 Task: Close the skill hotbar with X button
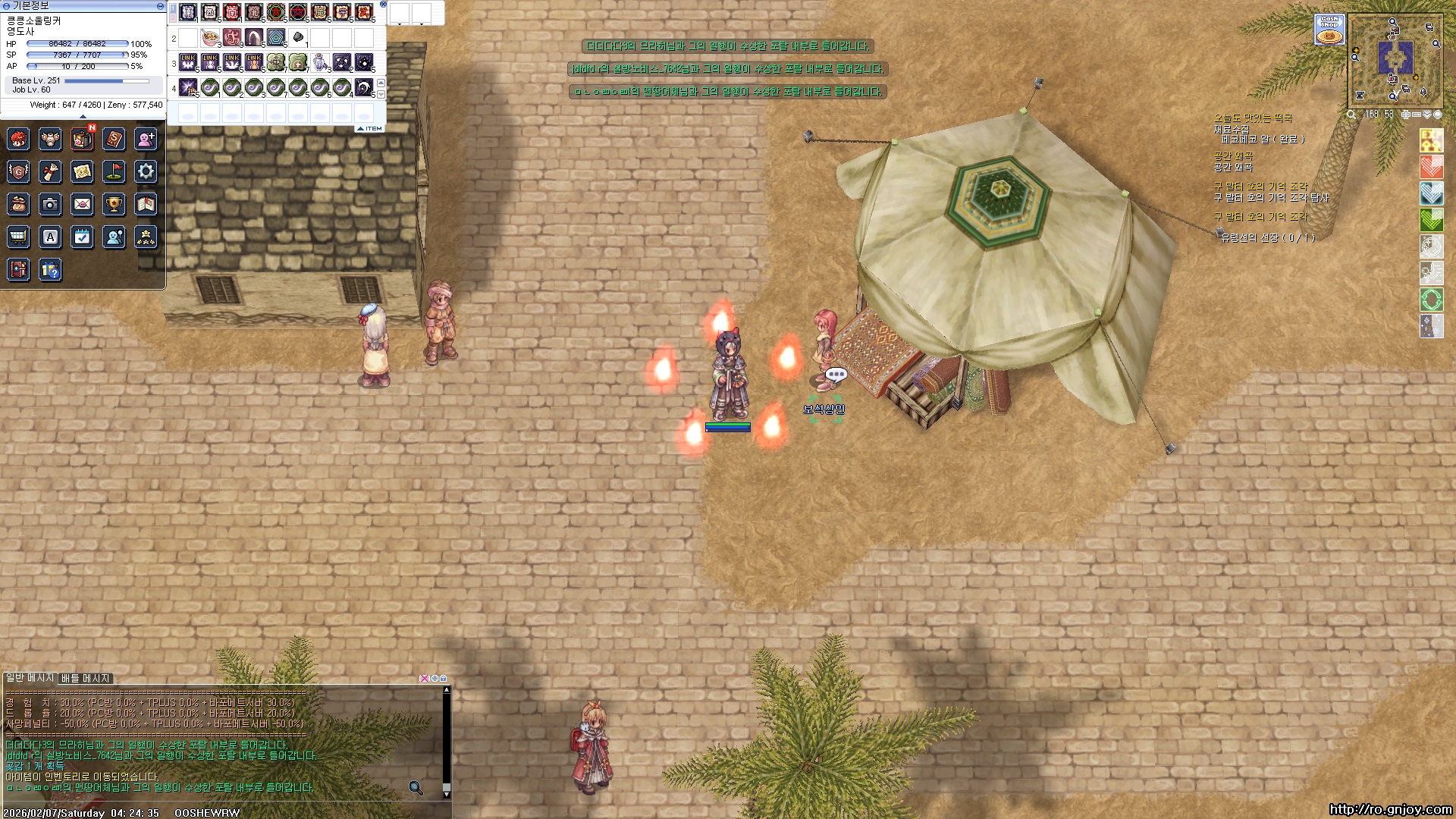[383, 5]
